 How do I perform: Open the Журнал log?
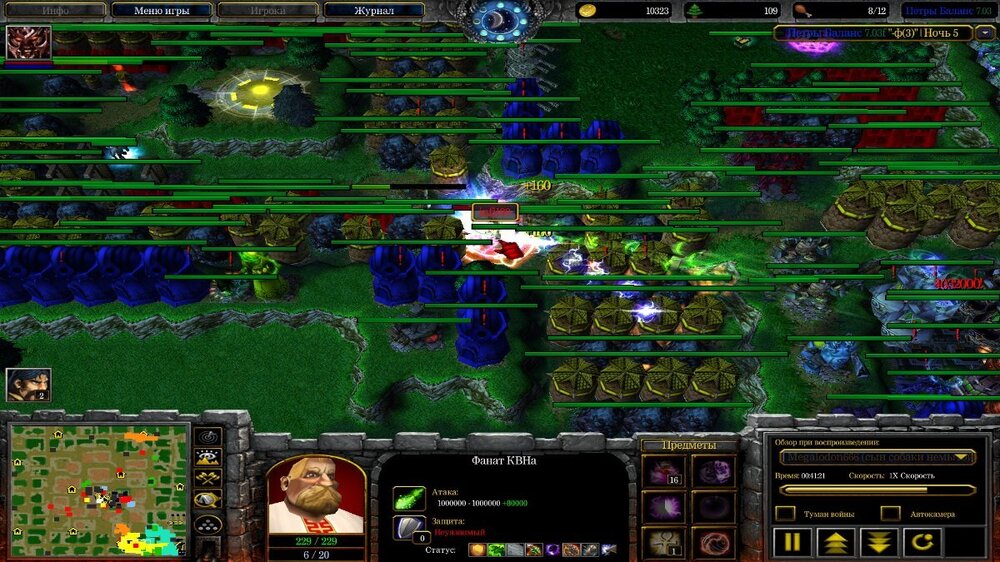point(374,11)
